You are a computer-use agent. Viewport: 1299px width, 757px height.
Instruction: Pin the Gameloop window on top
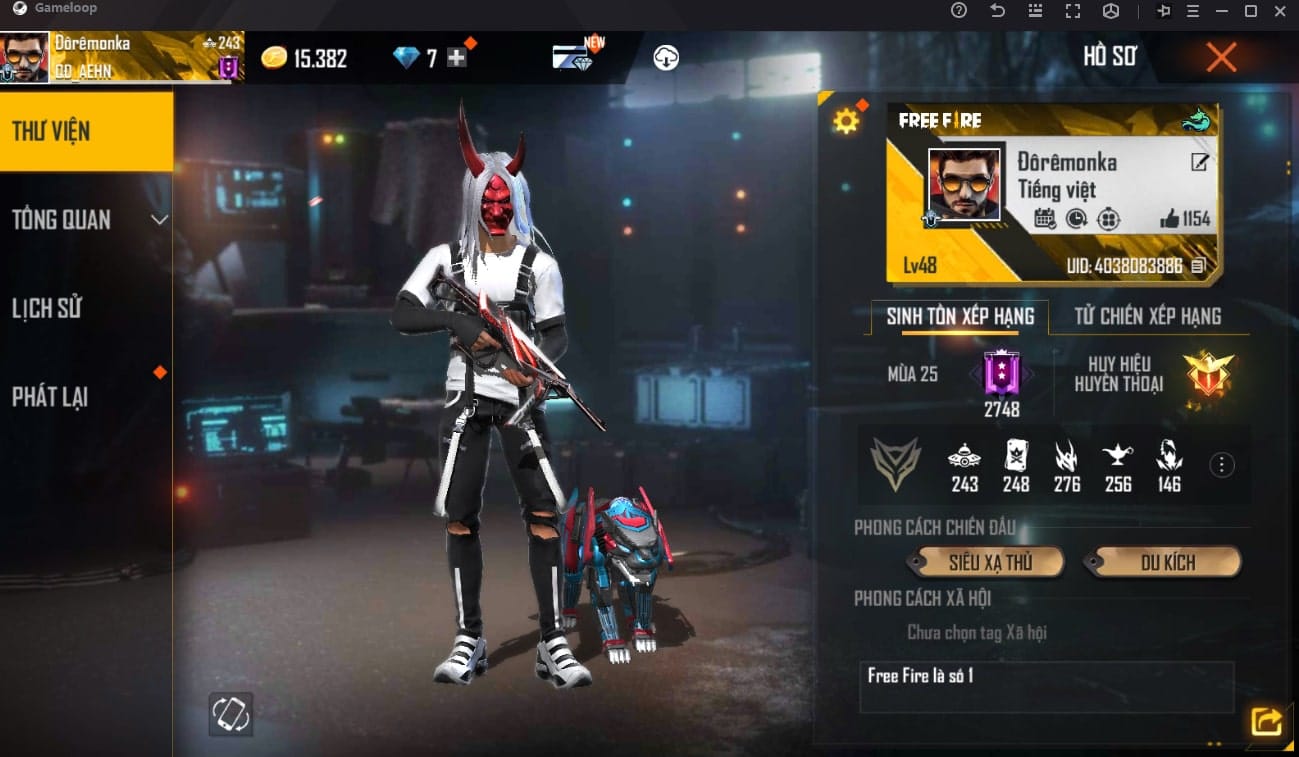point(1163,11)
